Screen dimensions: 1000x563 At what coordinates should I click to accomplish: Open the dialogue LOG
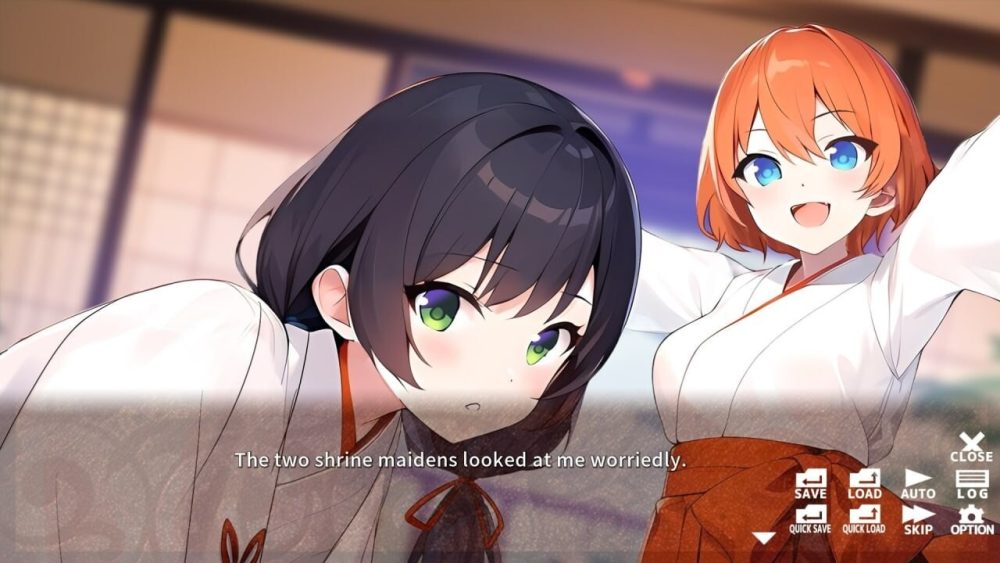tap(972, 484)
